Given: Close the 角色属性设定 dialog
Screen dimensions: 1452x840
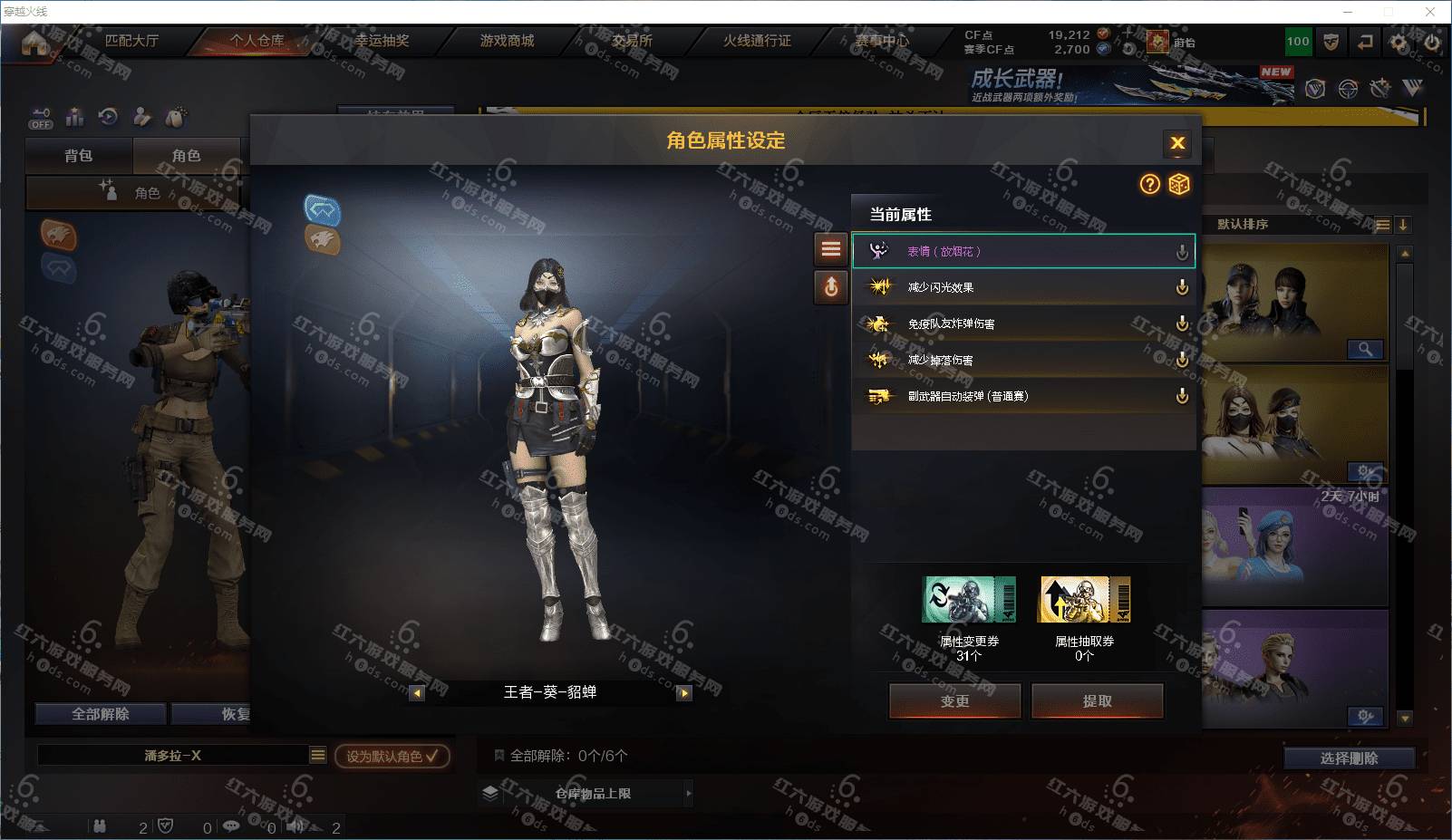Looking at the screenshot, I should coord(1177,143).
